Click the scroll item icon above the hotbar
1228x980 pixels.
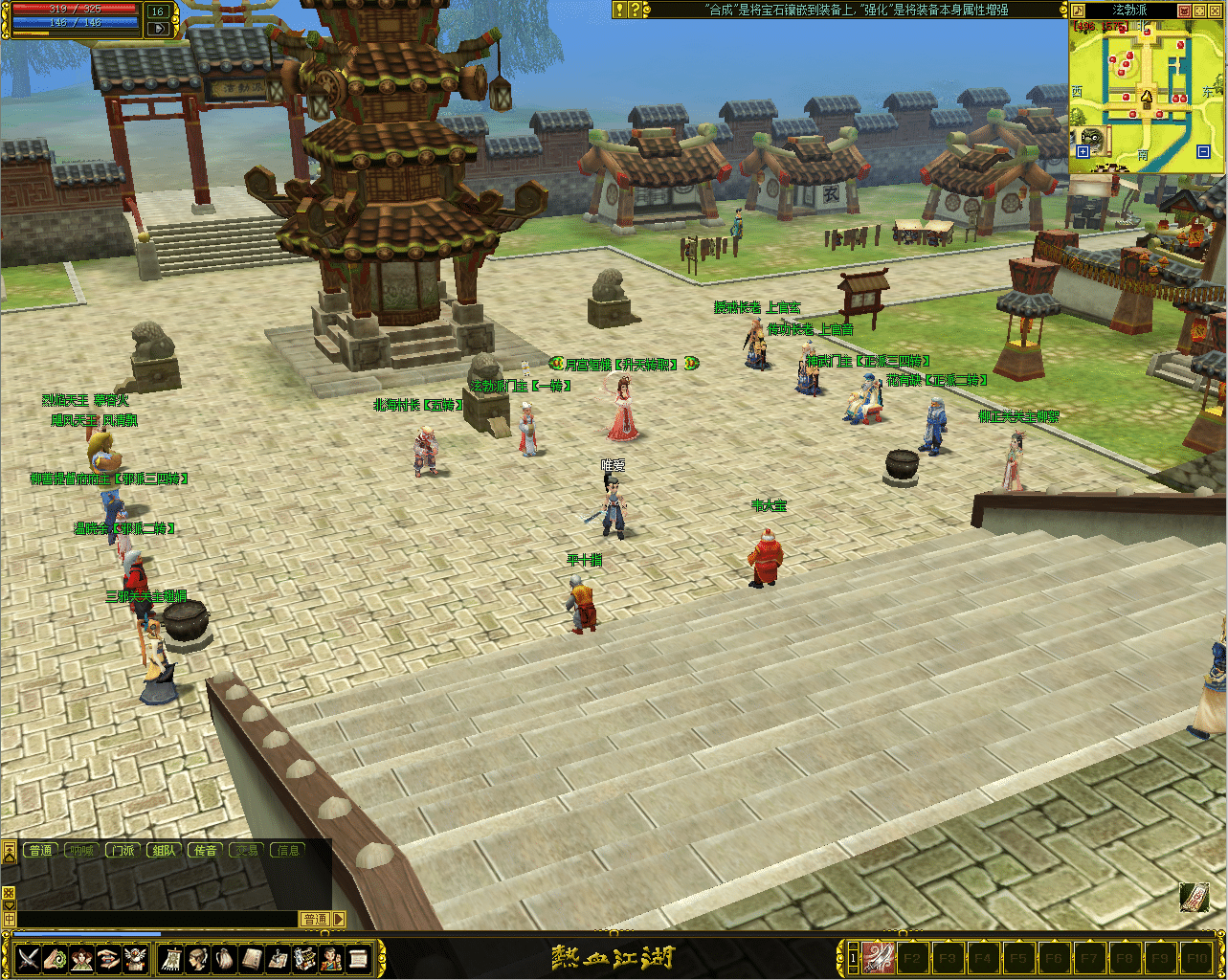pos(1194,897)
